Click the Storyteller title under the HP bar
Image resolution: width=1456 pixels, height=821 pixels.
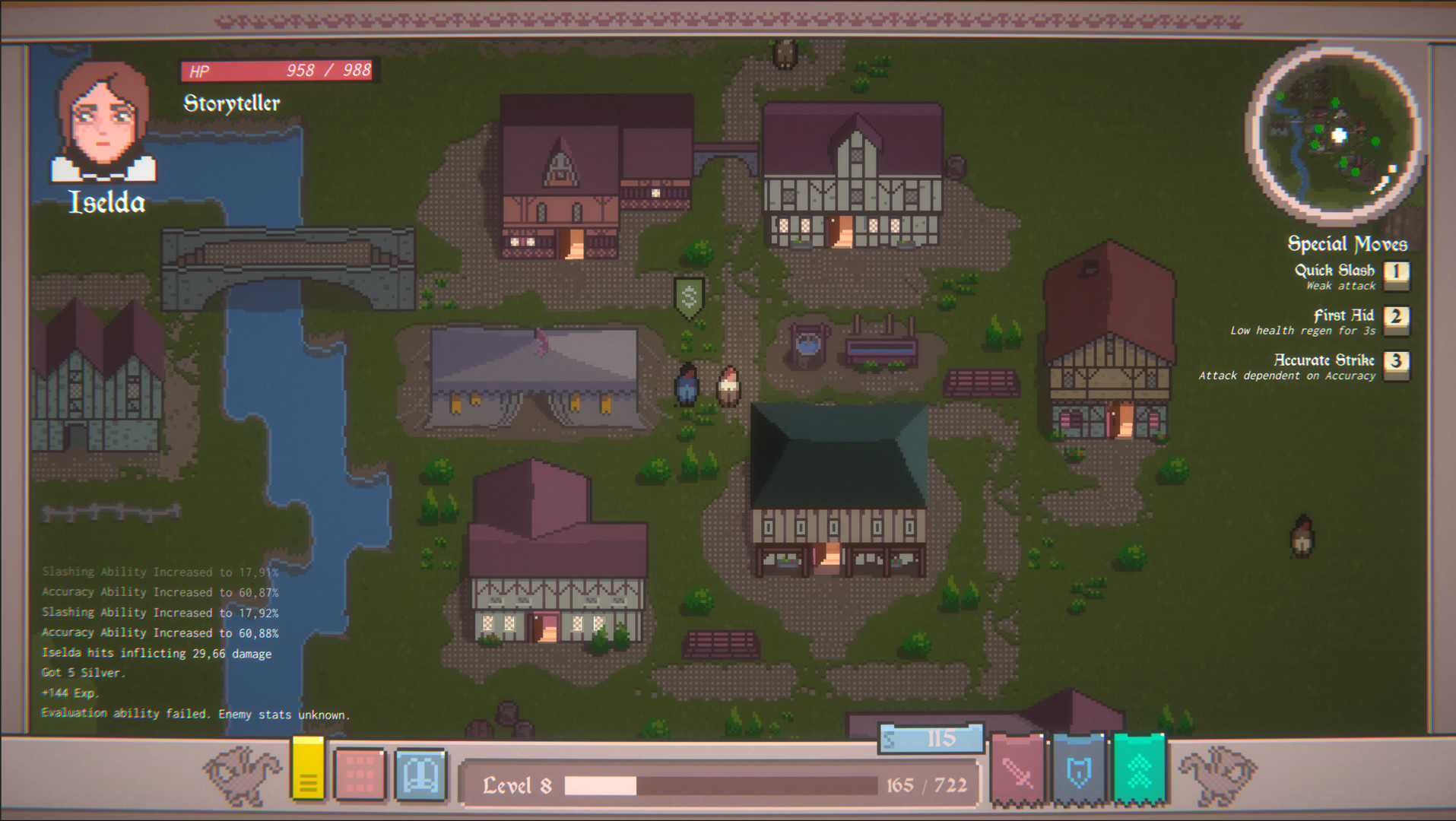tap(230, 103)
